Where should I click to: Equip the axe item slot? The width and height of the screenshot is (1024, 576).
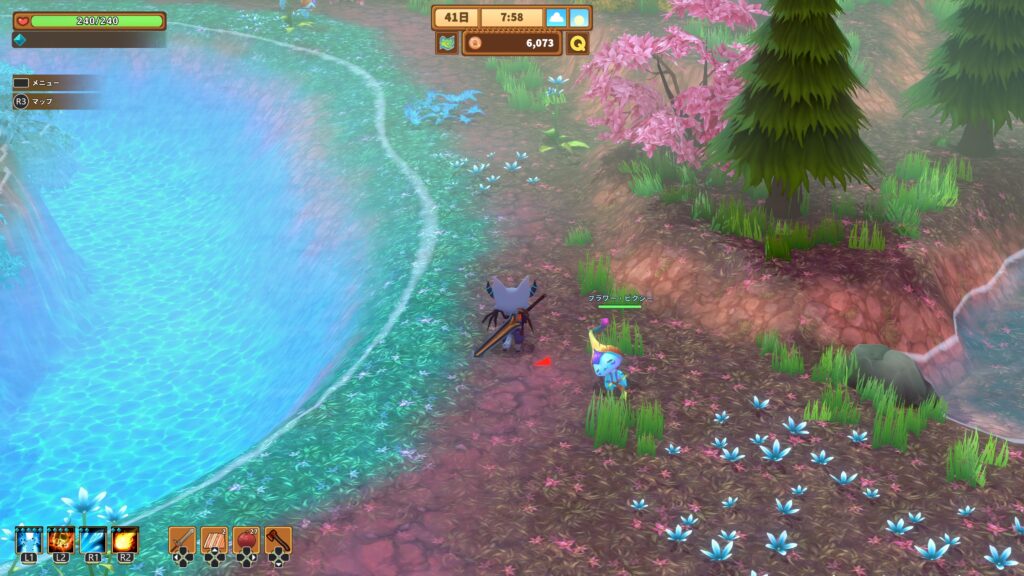[278, 541]
